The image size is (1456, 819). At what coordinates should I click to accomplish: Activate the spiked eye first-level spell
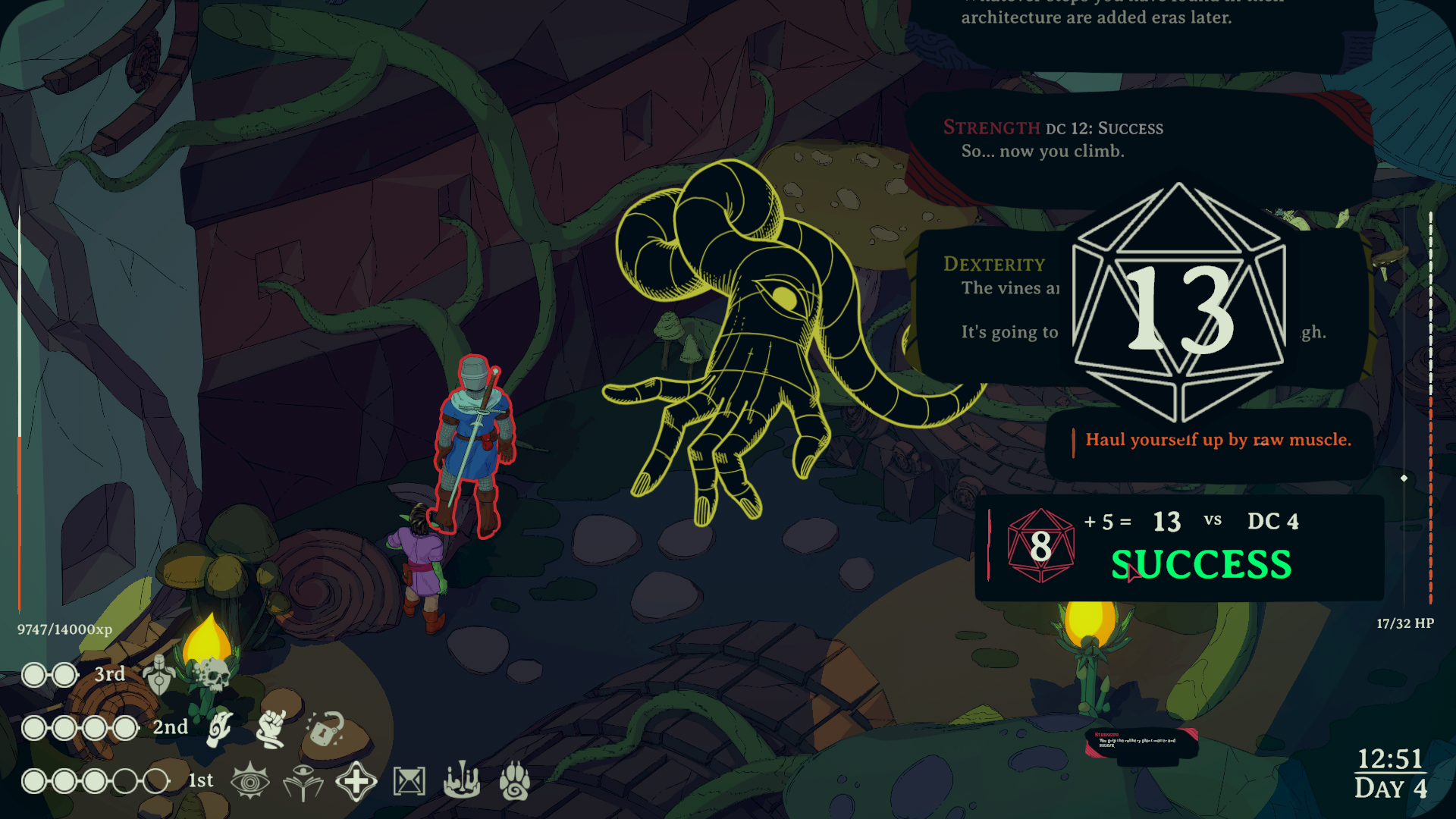pos(249,781)
